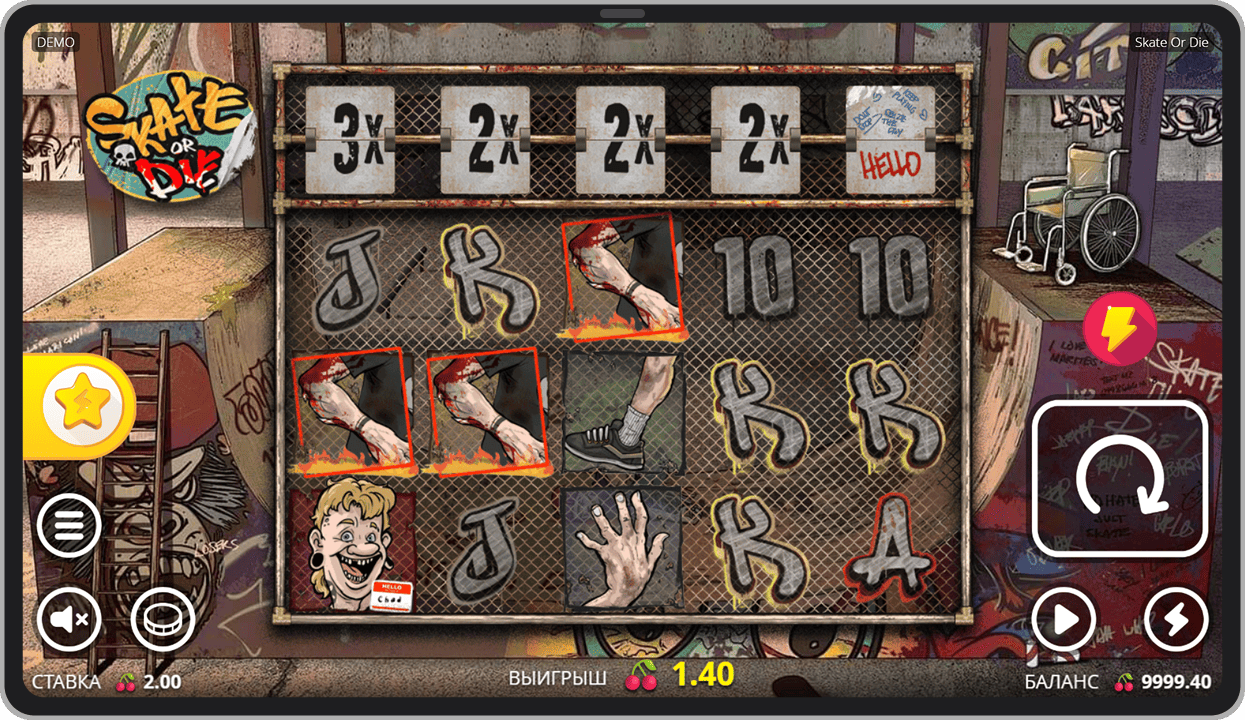Open the hamburger menu
The width and height of the screenshot is (1245, 720).
click(69, 526)
